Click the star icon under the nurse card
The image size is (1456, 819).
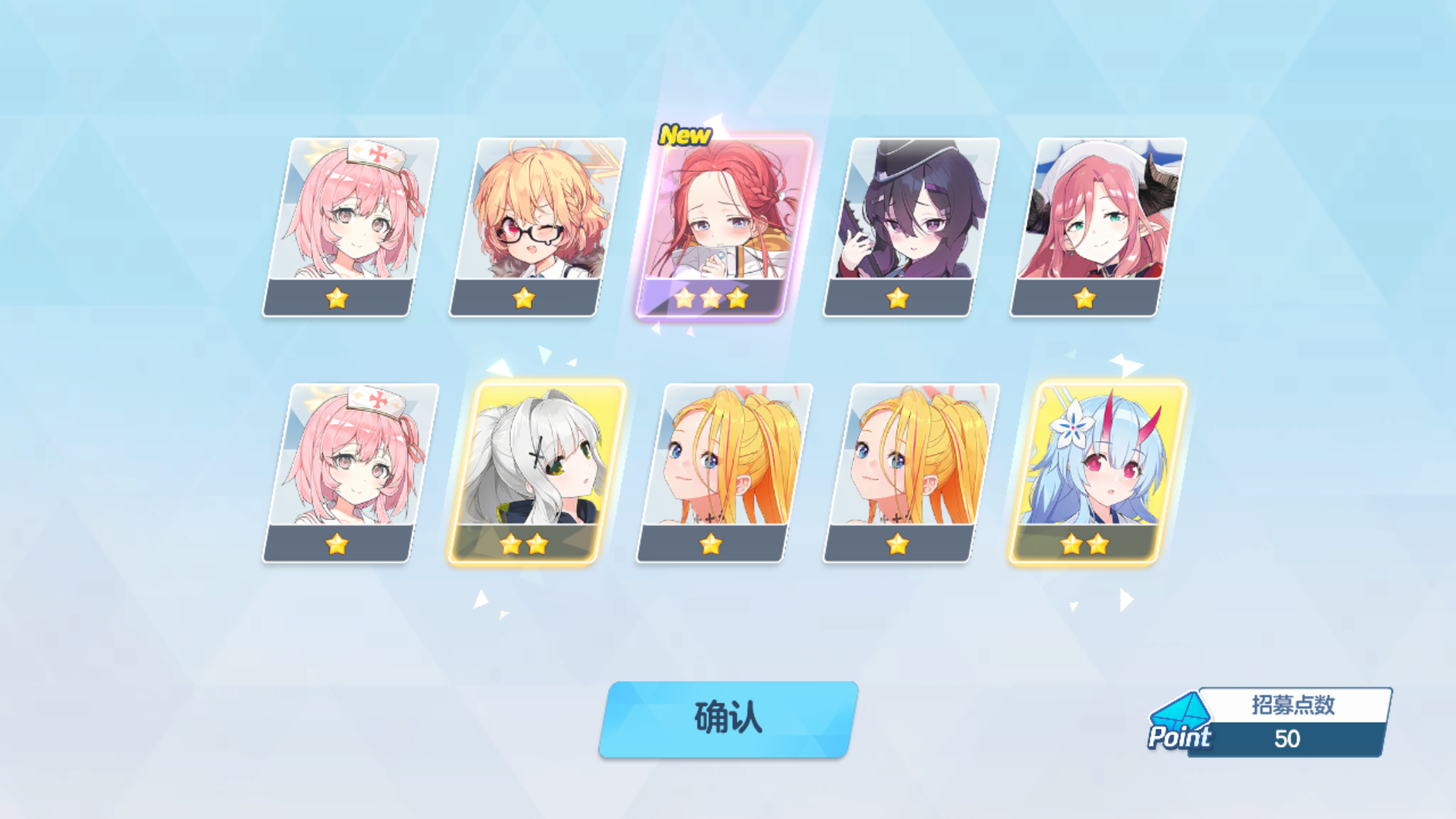click(x=336, y=298)
